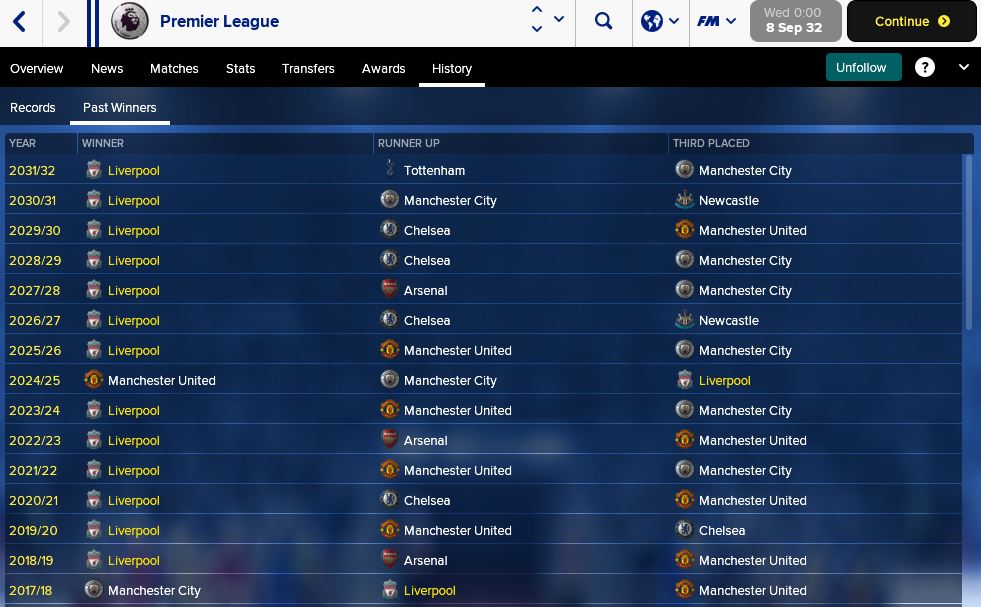981x607 pixels.
Task: Open 2017/18 winner Manchester City
Action: pyautogui.click(x=154, y=591)
